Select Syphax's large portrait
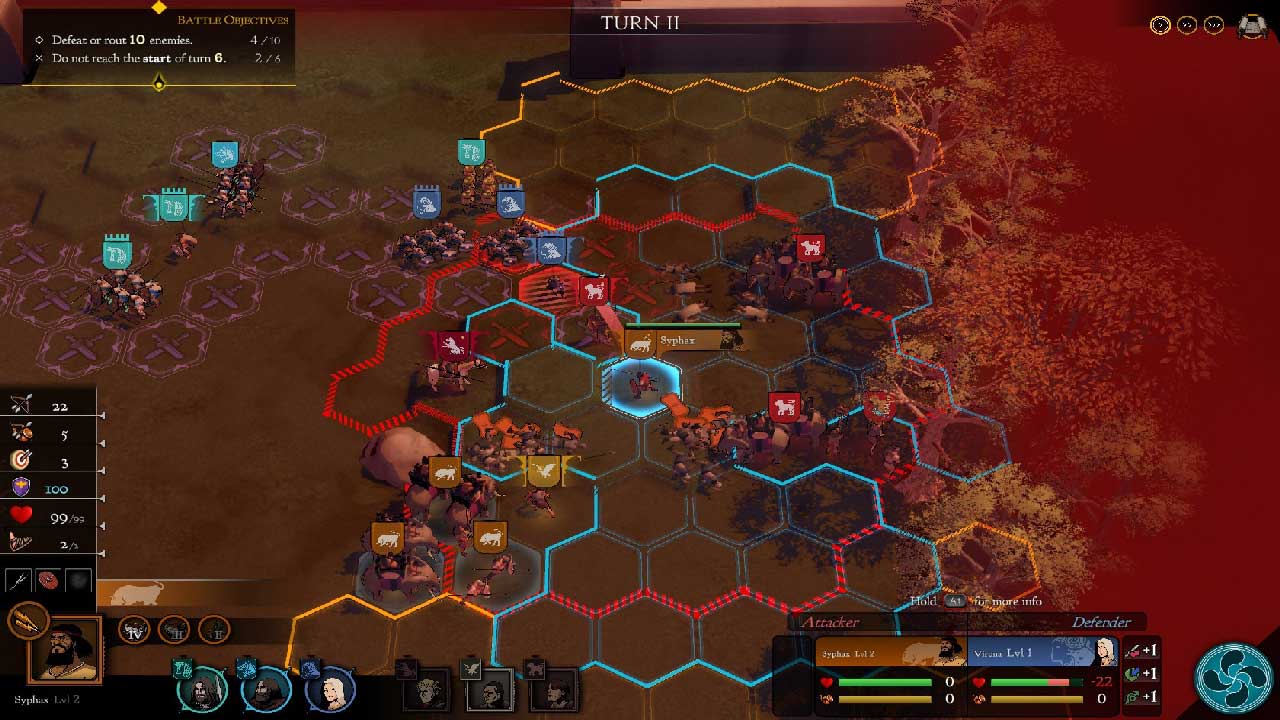Image resolution: width=1280 pixels, height=720 pixels. (x=66, y=652)
